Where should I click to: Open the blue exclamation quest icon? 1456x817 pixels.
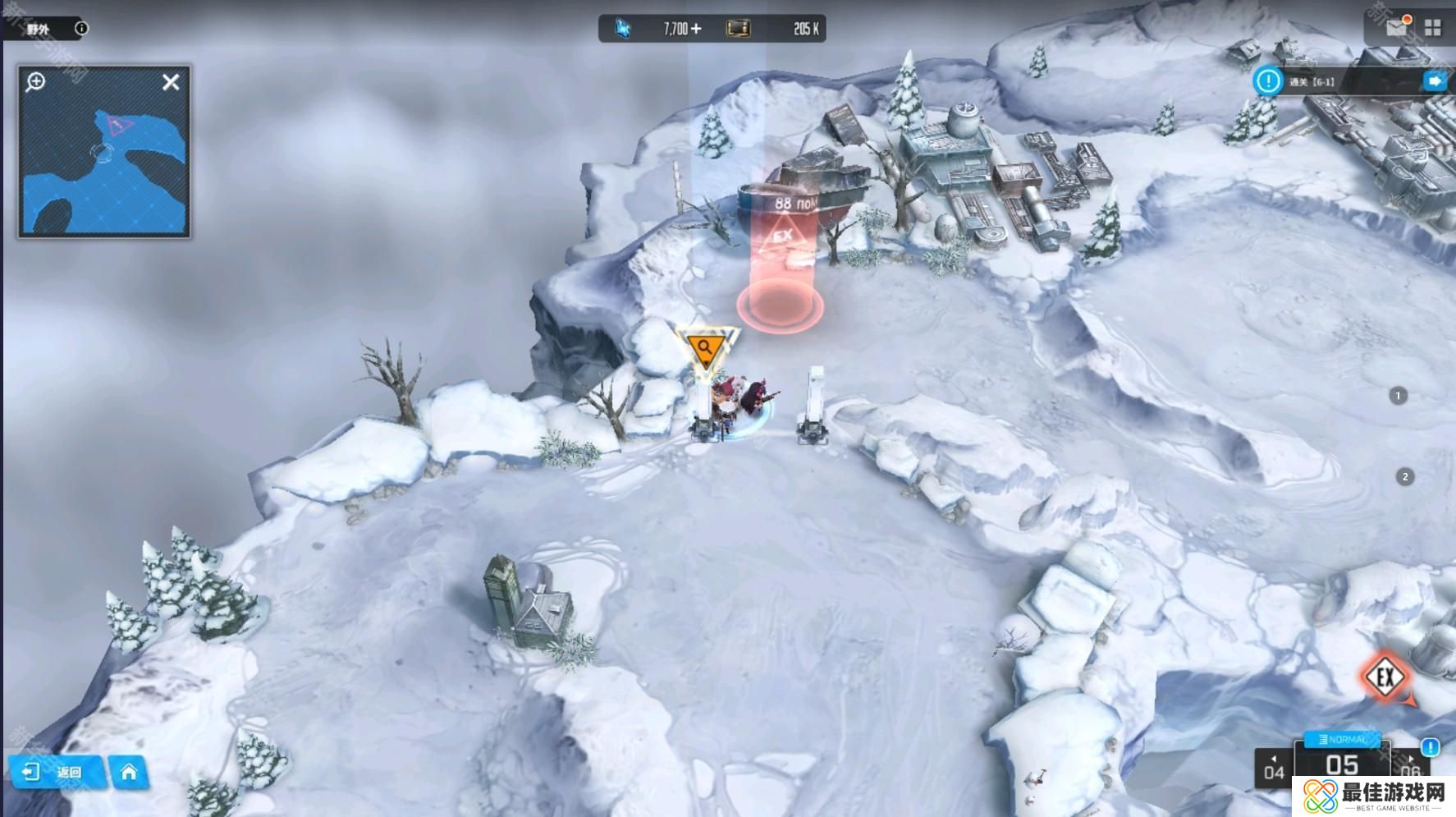(1268, 81)
